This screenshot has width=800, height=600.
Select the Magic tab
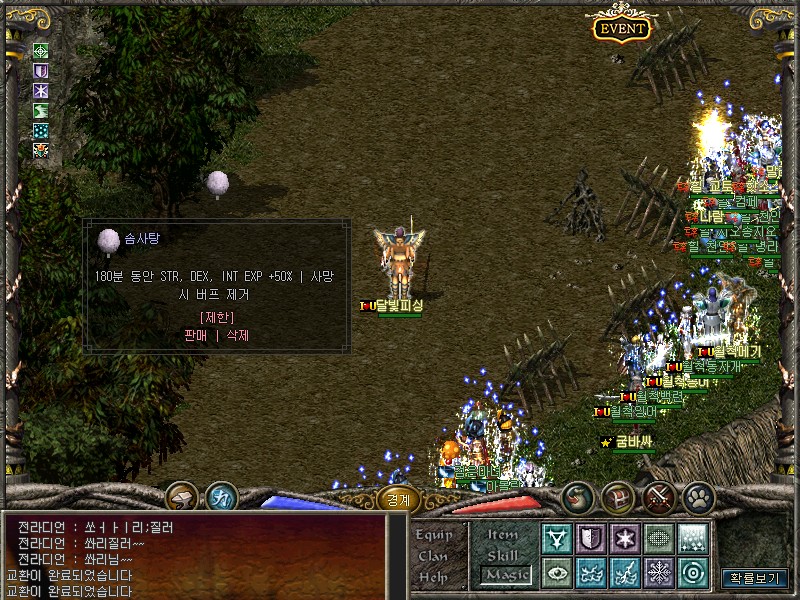[x=506, y=575]
